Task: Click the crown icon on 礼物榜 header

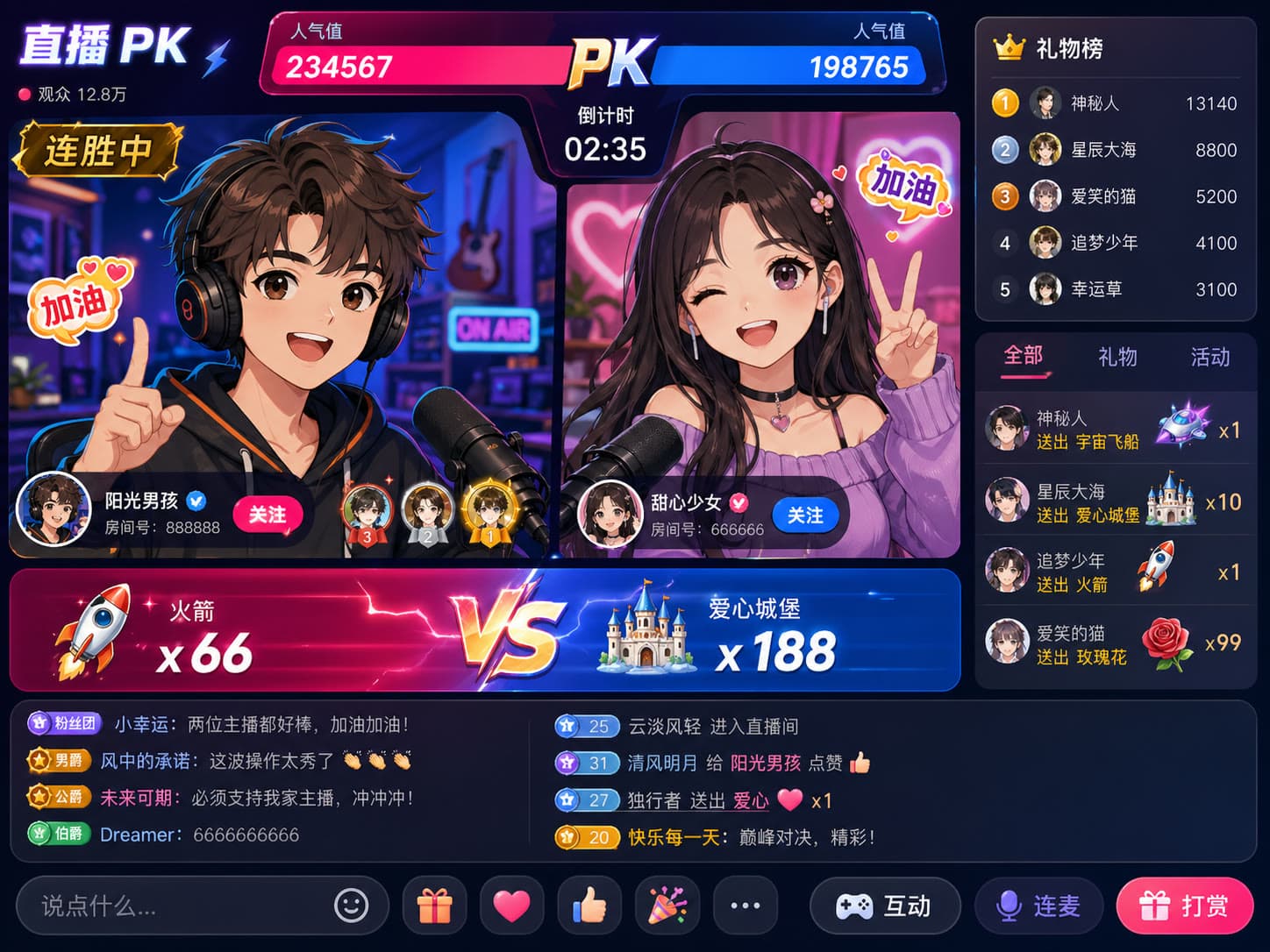Action: pyautogui.click(x=1005, y=50)
